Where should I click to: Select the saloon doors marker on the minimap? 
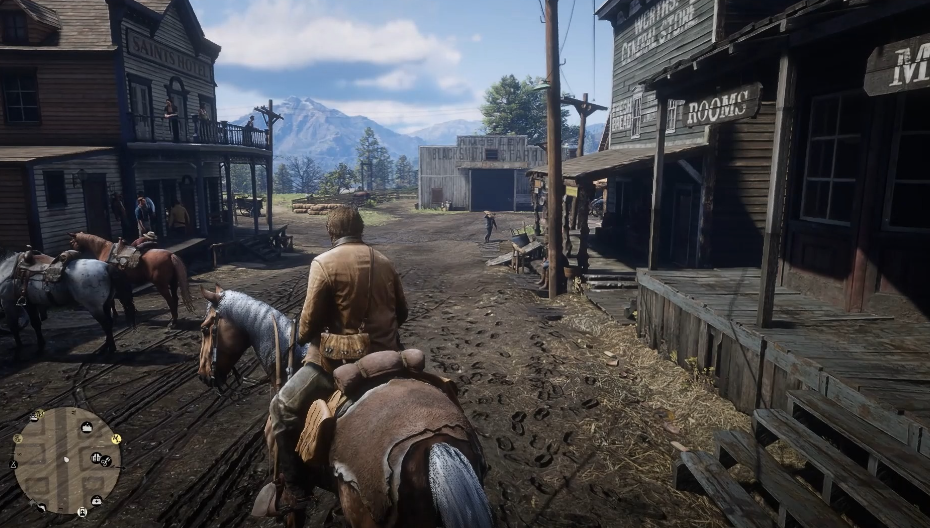coord(95,457)
